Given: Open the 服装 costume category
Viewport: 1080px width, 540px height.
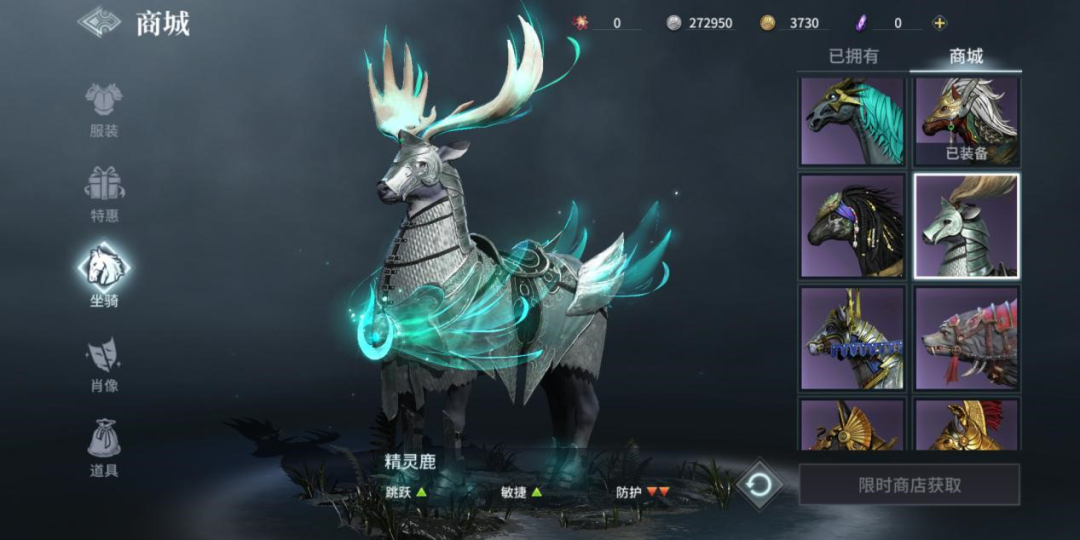Looking at the screenshot, I should (x=103, y=110).
